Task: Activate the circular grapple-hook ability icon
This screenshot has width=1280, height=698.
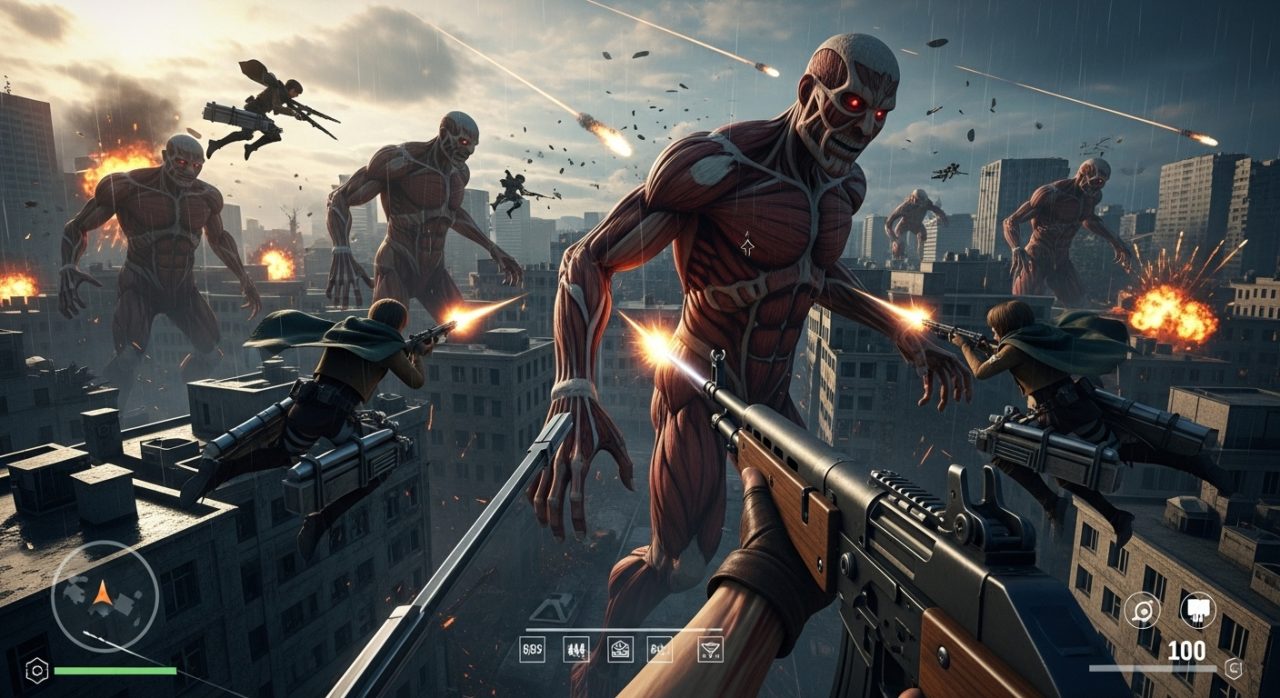Action: click(1142, 610)
